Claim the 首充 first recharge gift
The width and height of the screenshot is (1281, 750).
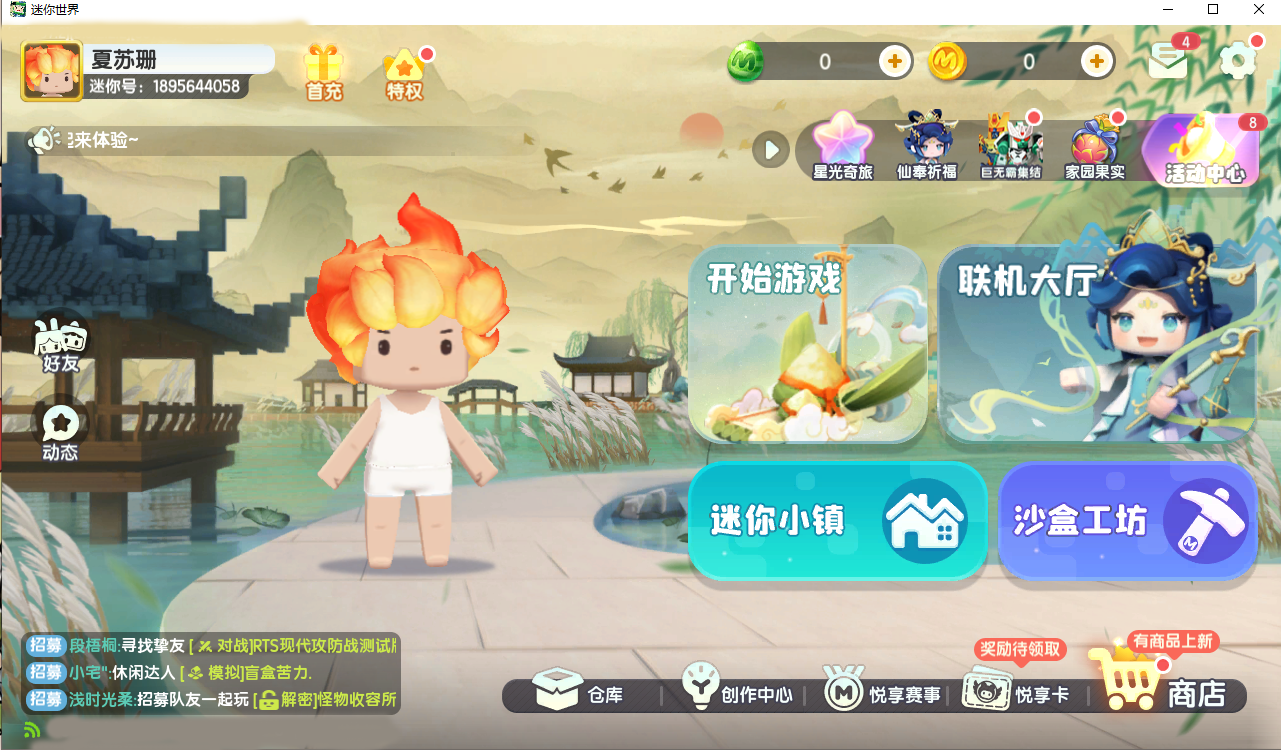pyautogui.click(x=324, y=72)
